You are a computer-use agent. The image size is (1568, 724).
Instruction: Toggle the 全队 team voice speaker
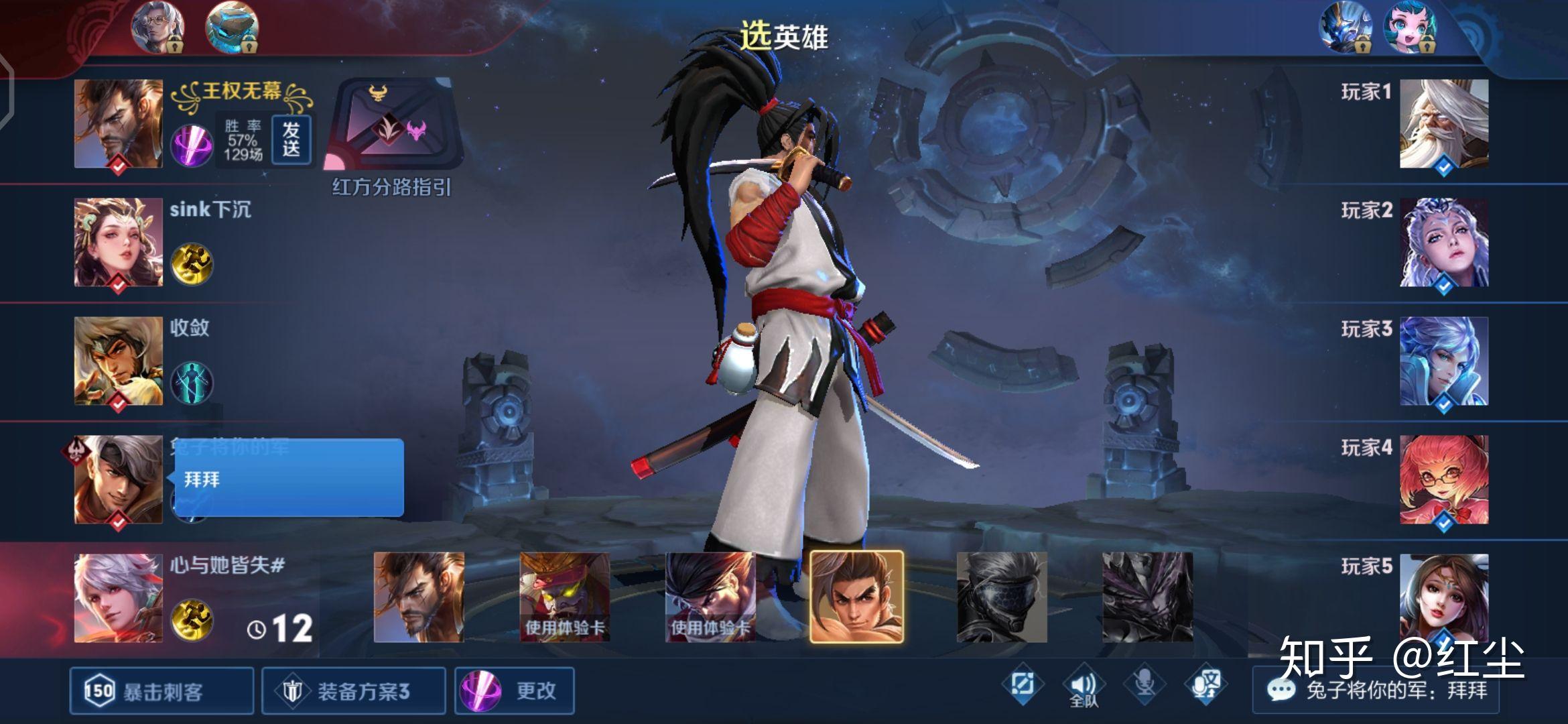coord(1084,686)
